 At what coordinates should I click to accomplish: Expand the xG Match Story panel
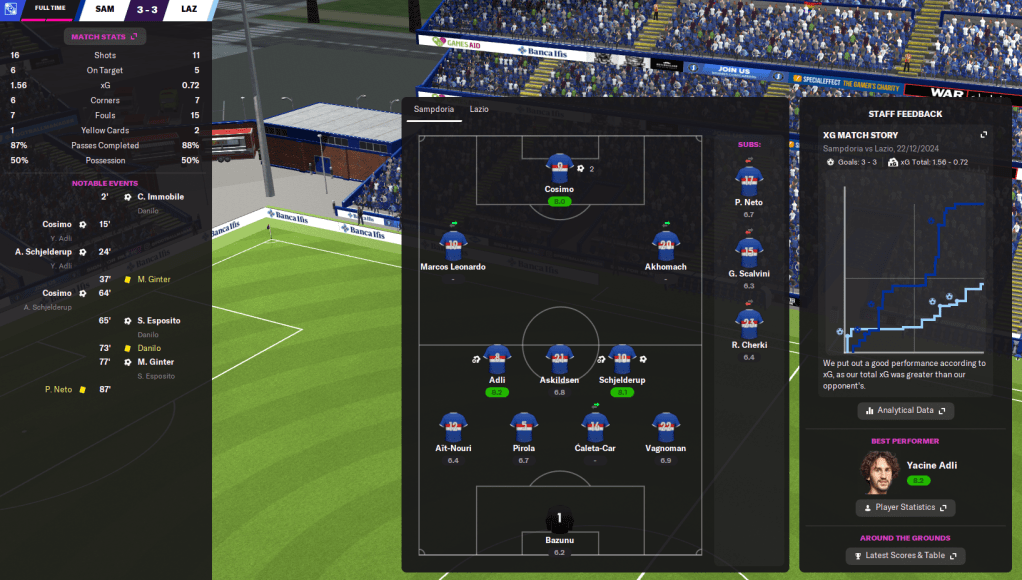coord(983,135)
